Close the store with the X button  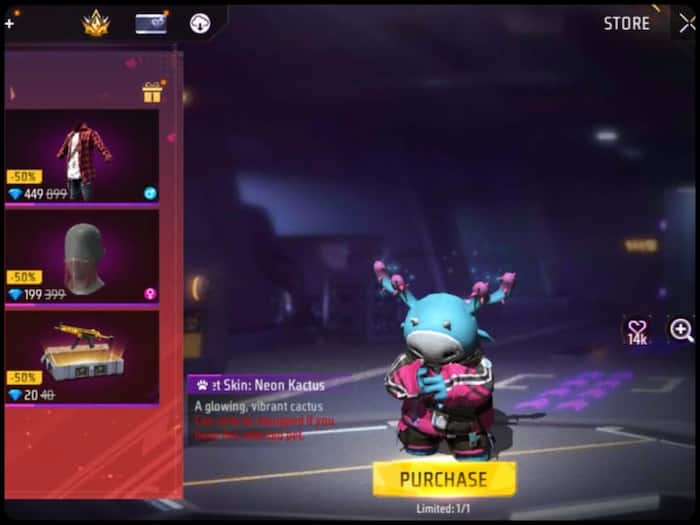(x=686, y=23)
